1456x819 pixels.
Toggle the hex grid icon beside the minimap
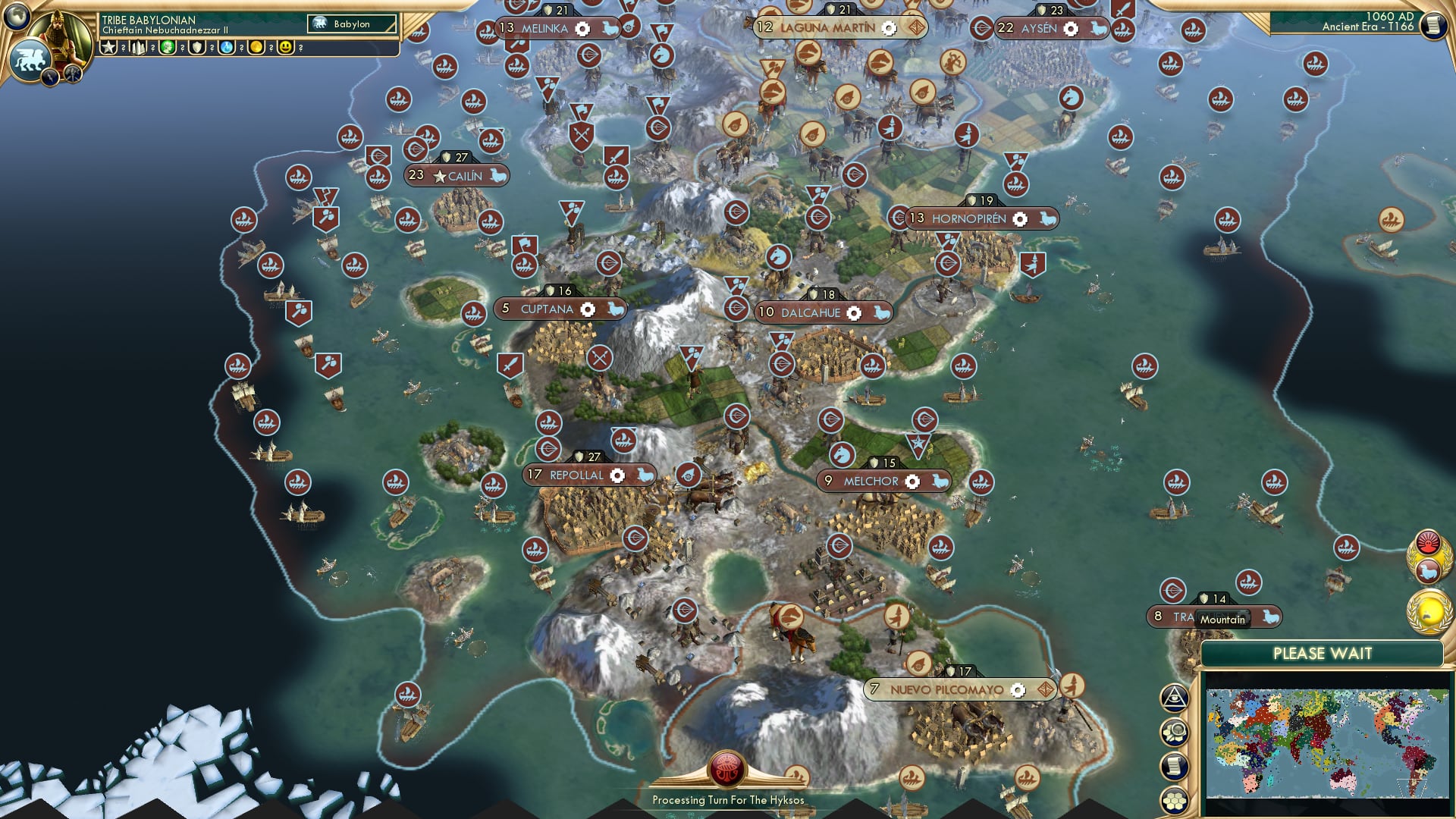[1174, 799]
